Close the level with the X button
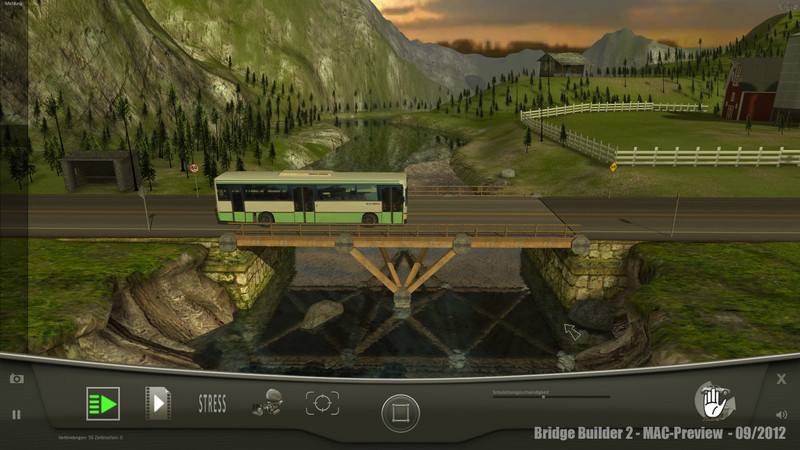Screen dimensions: 800x450 pos(782,379)
